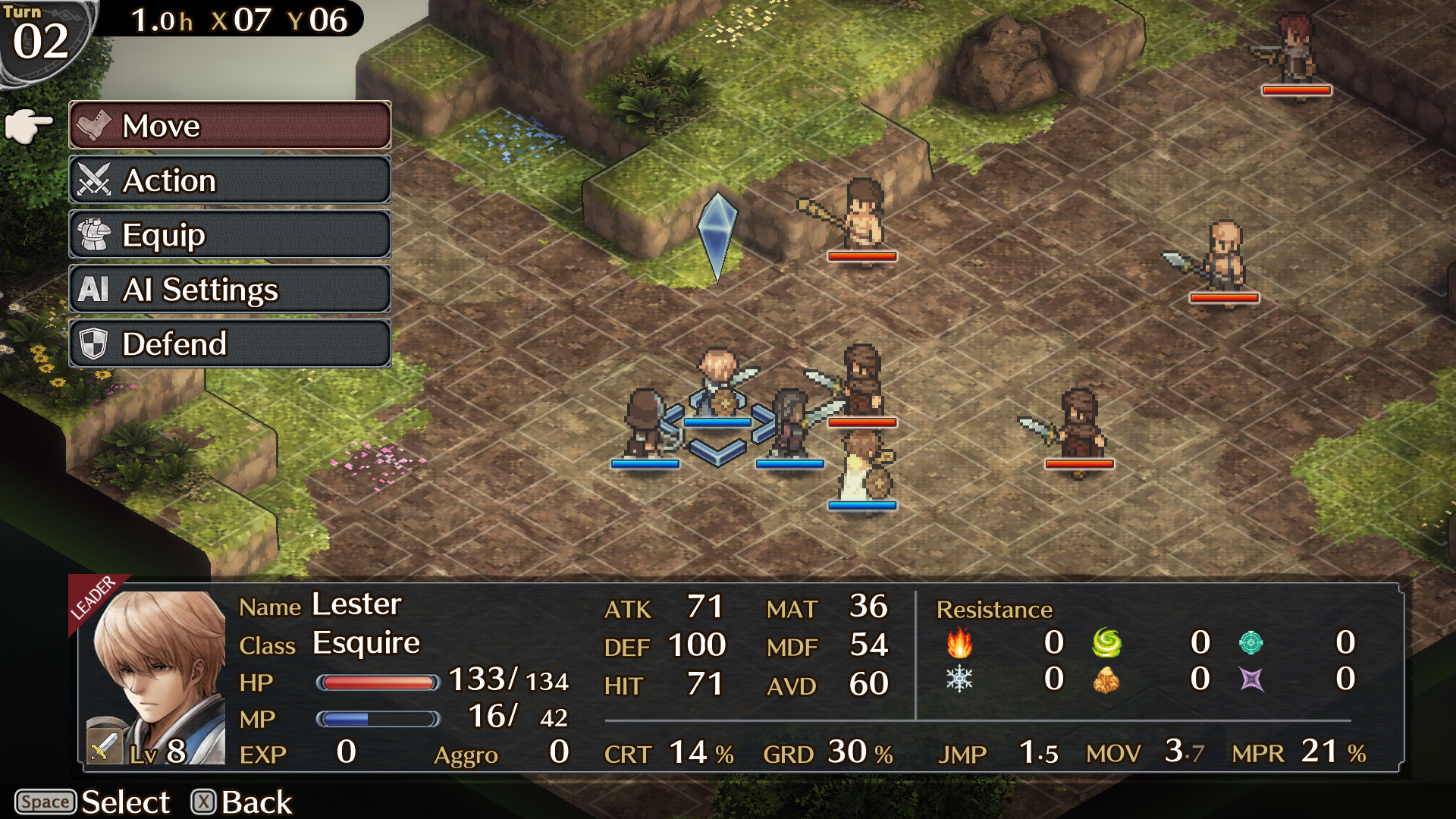Select the boot icon beside Move
Screen dimensions: 1456x819
pos(94,126)
